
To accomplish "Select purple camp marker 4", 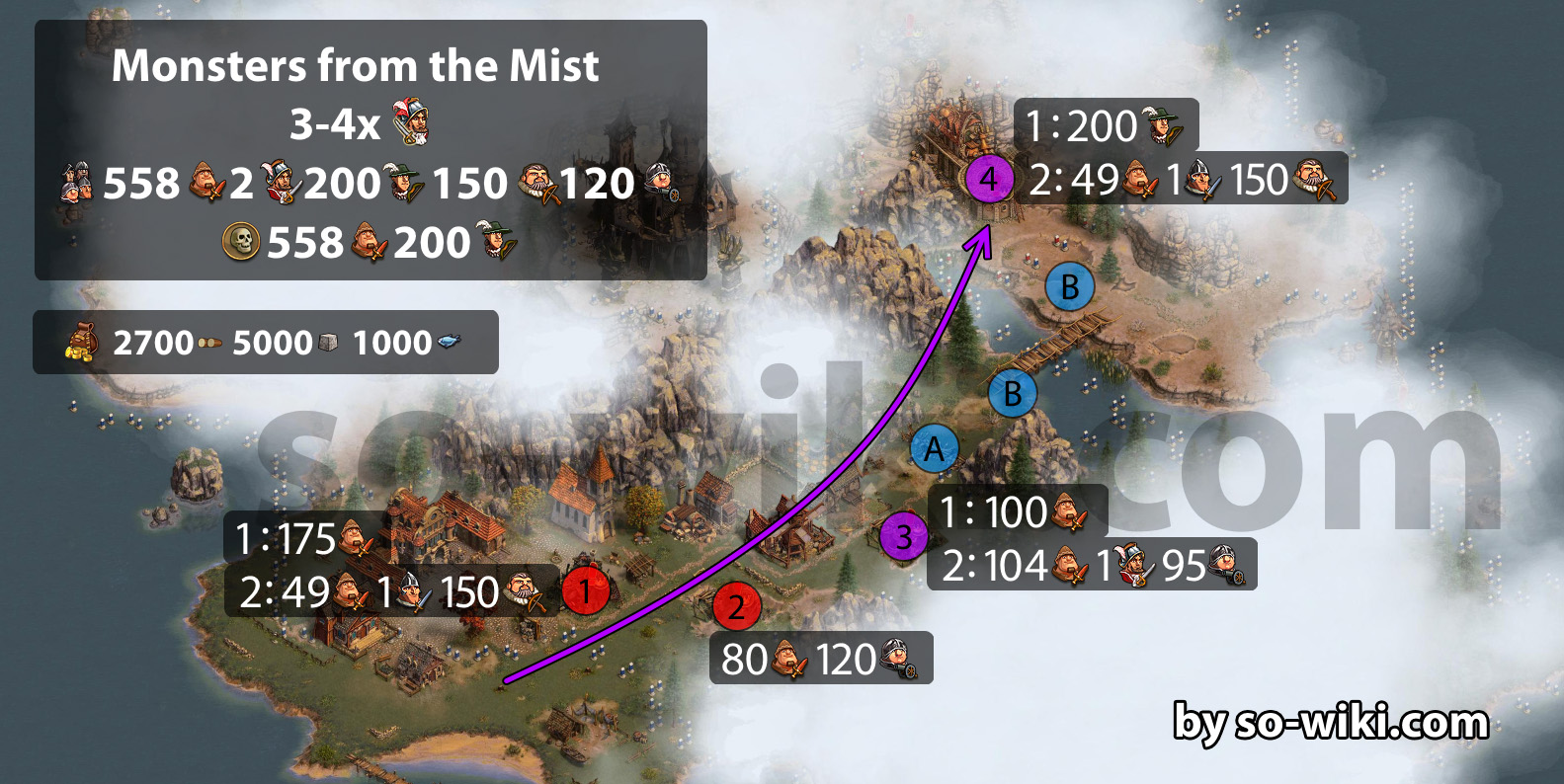I will click(x=988, y=180).
